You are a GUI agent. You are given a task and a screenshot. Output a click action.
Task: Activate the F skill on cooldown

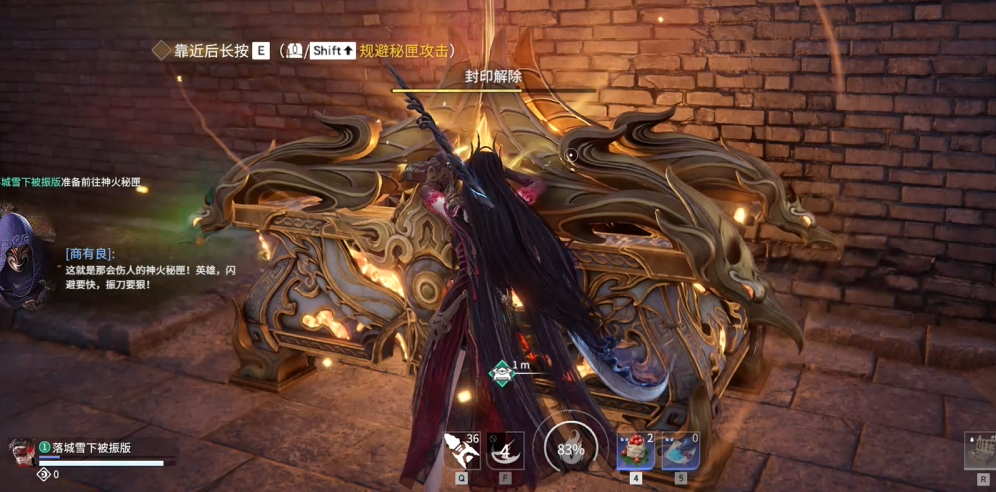505,450
